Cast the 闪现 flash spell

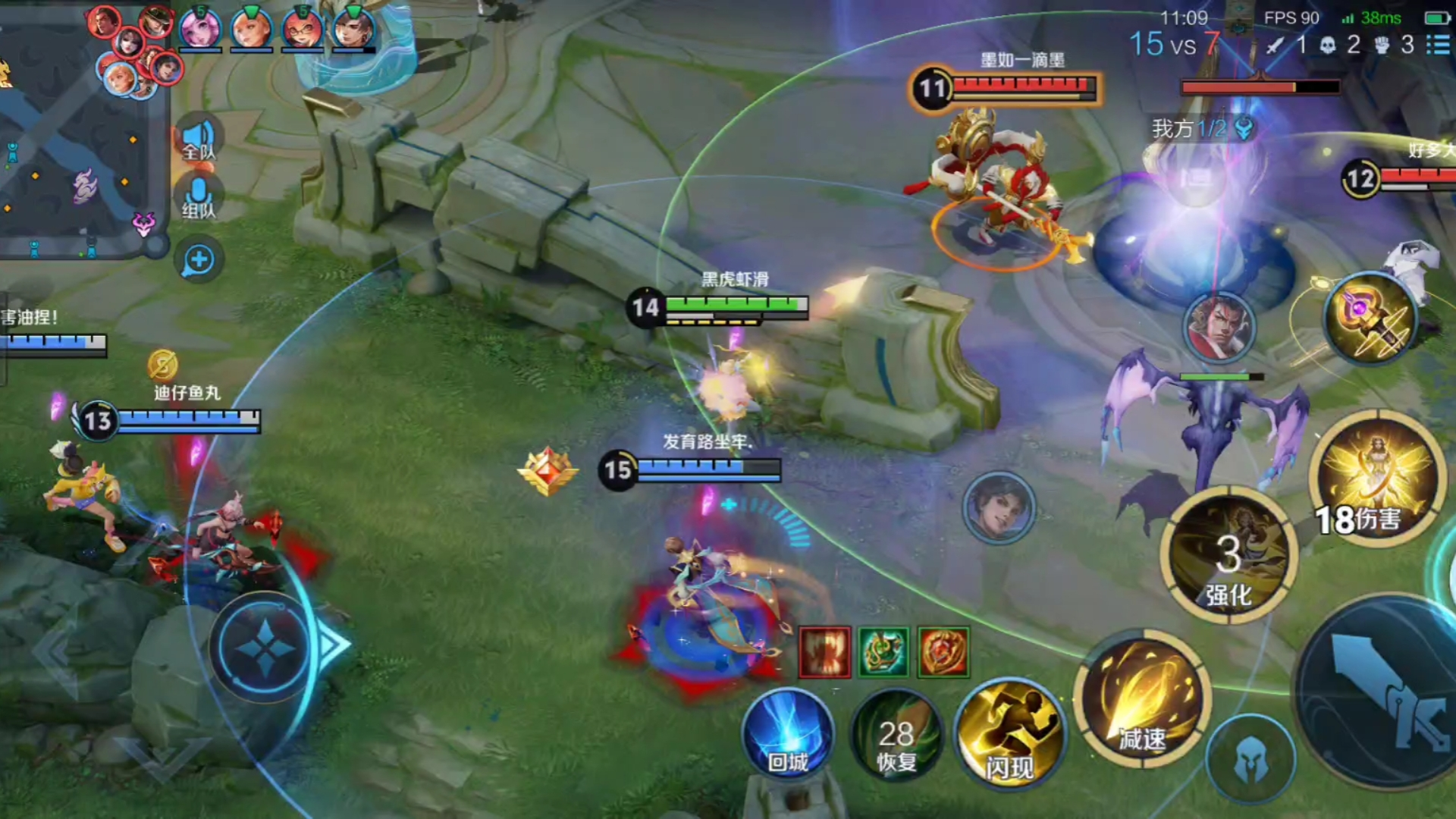coord(1009,733)
